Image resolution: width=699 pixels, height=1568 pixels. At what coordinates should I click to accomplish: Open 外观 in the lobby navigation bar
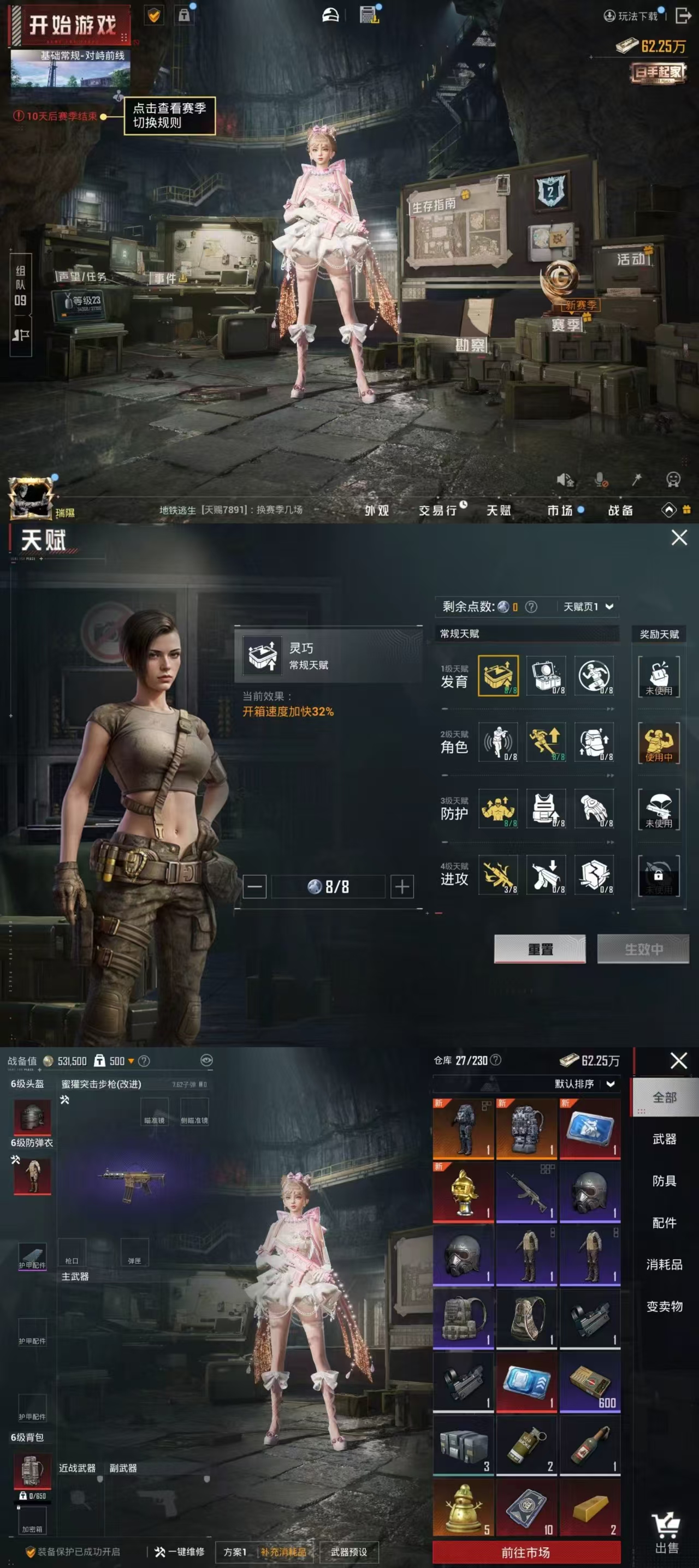point(377,510)
